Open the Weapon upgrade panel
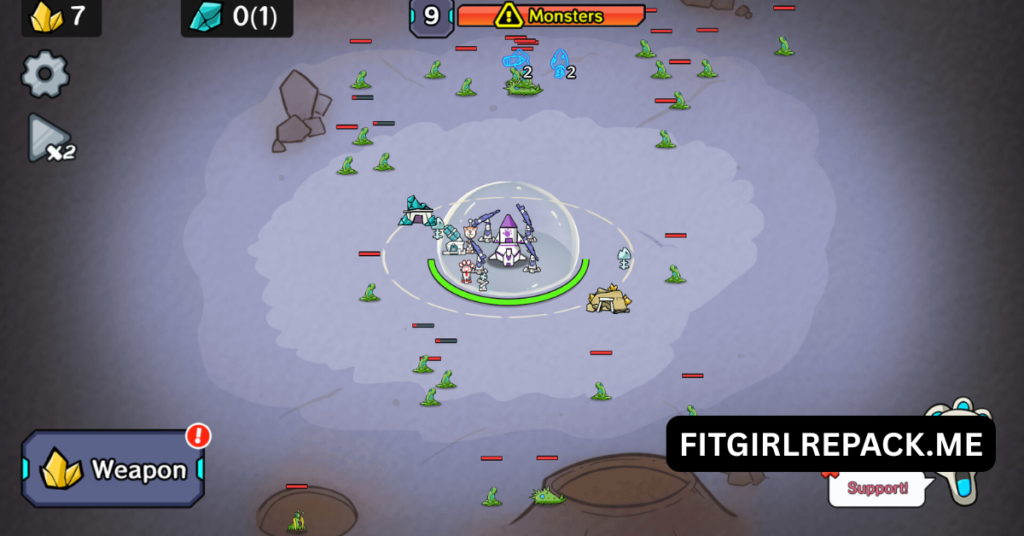The width and height of the screenshot is (1024, 536). [x=113, y=469]
